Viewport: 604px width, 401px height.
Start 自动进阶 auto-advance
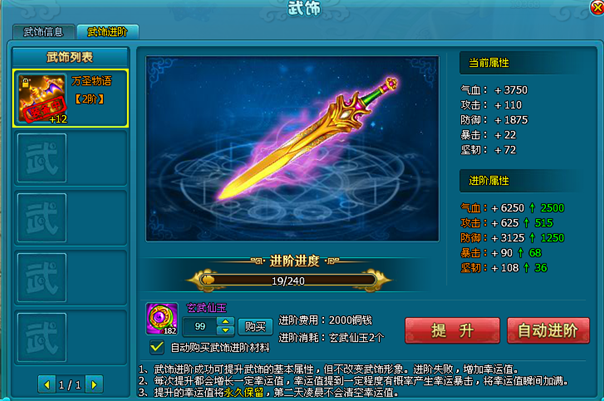coord(542,330)
